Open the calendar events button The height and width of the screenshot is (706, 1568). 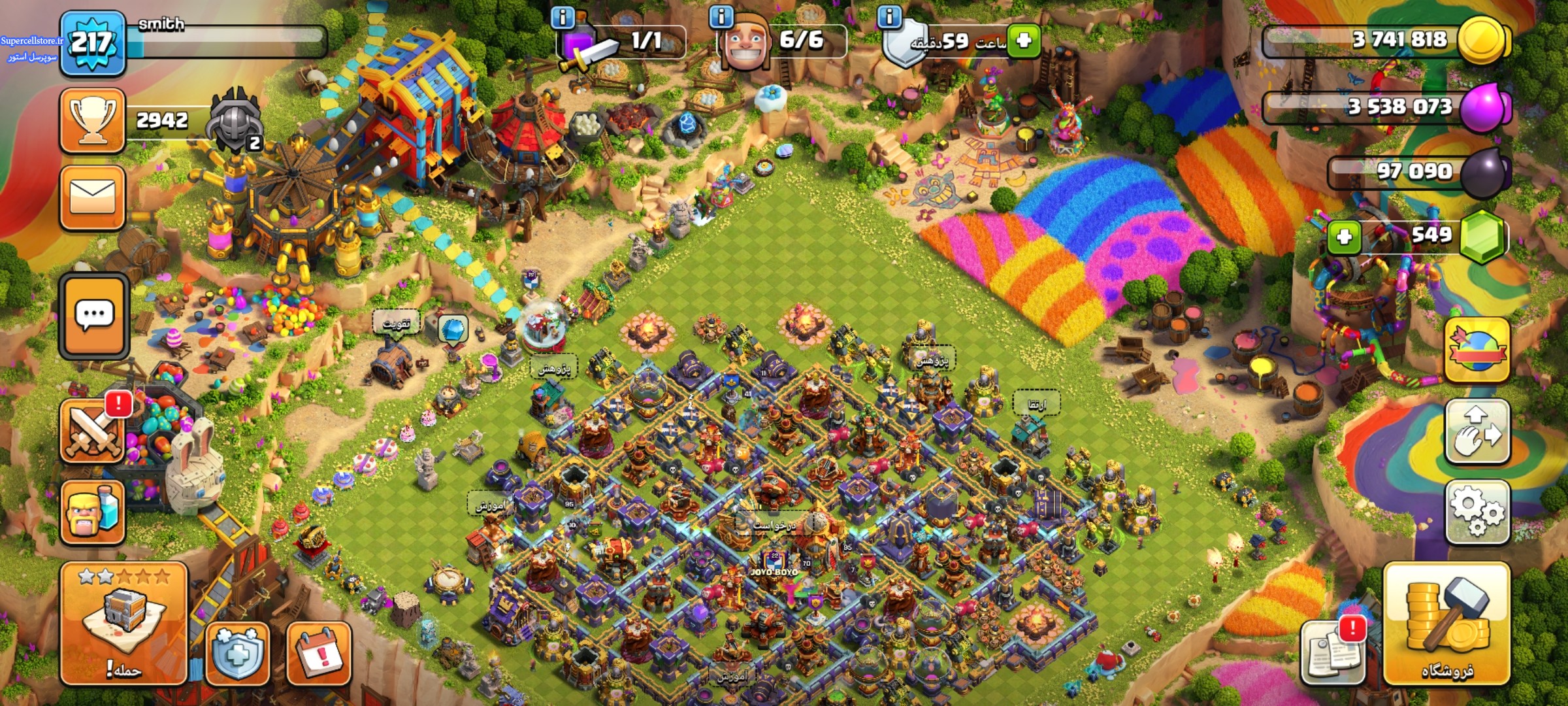[319, 654]
